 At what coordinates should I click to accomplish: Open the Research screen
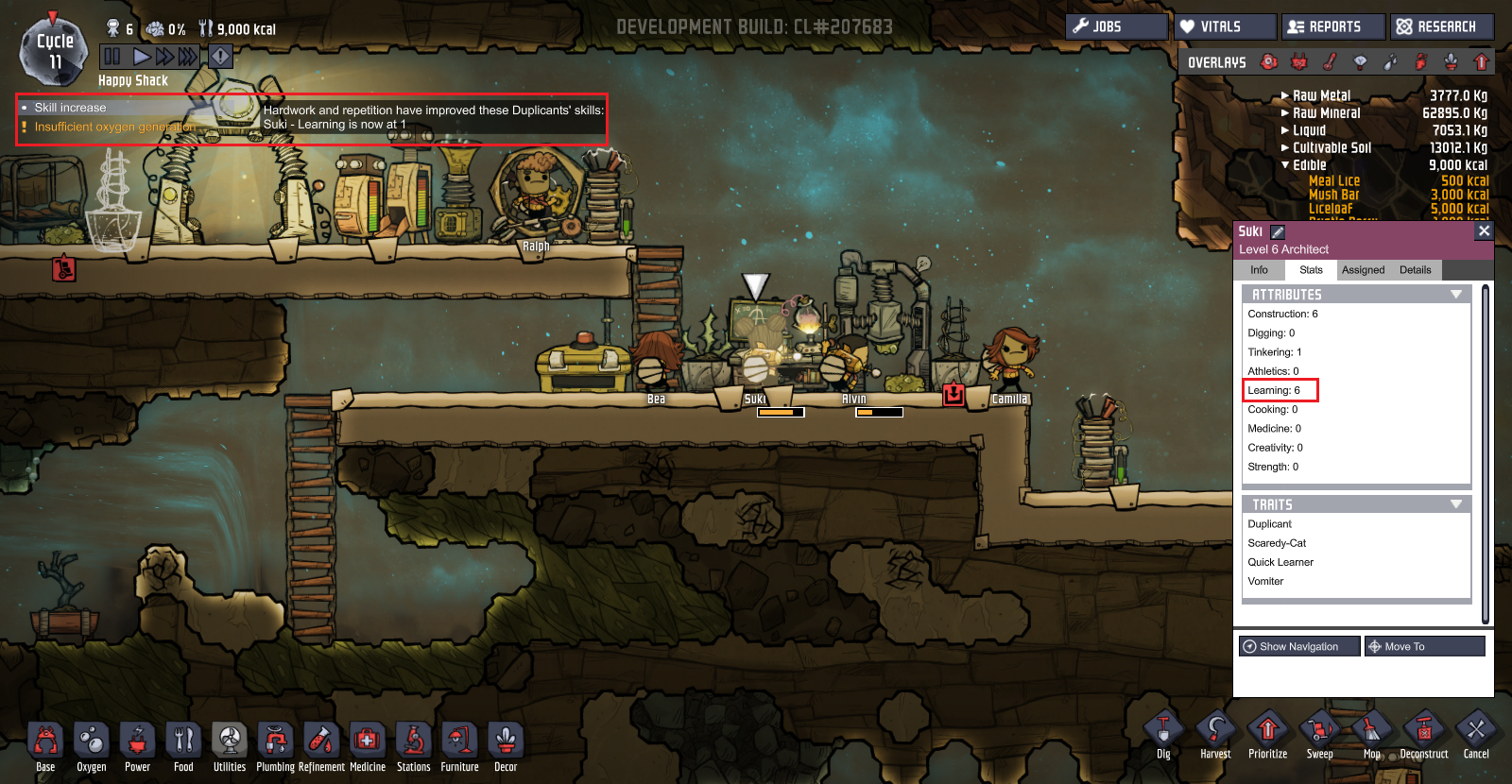[1442, 26]
